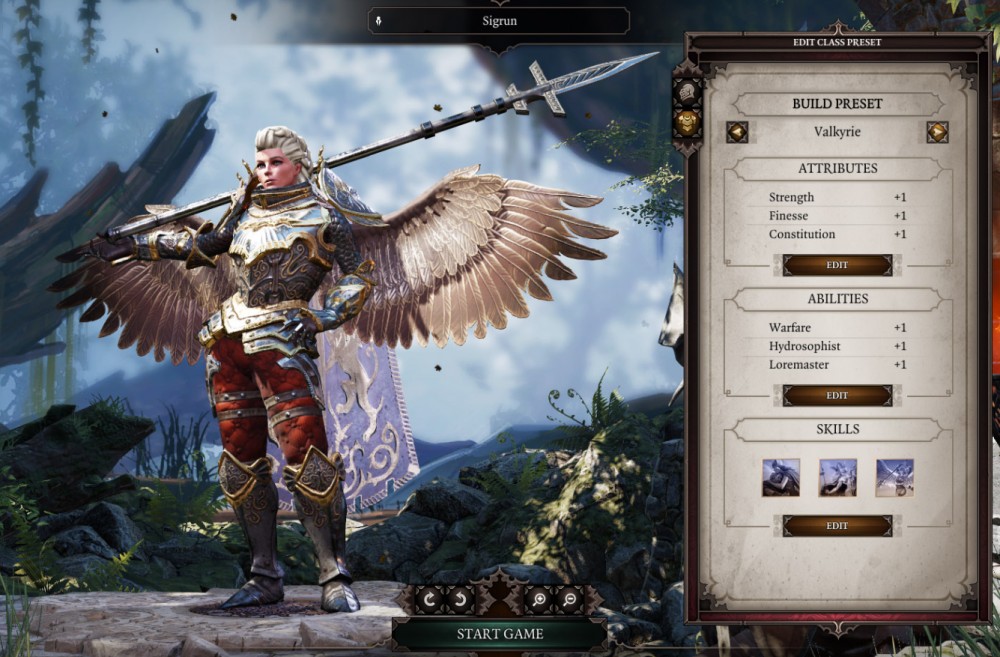Switch to the next build preset
This screenshot has height=657, width=1000.
[937, 132]
